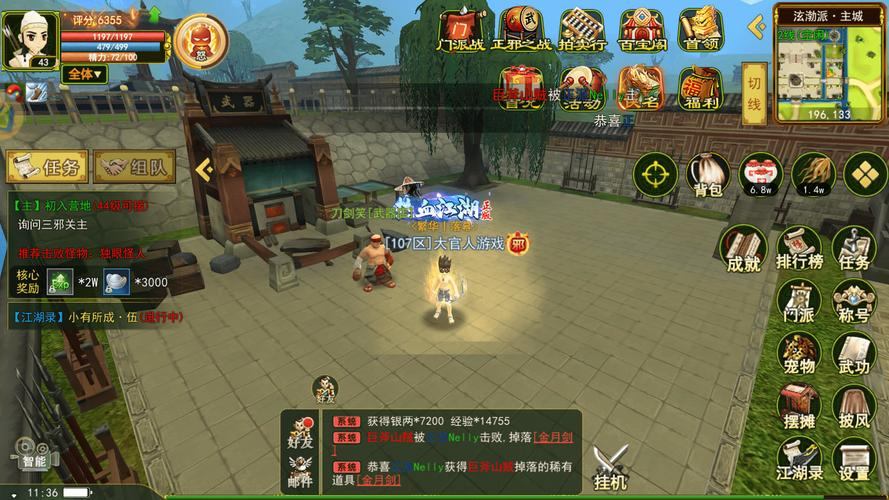View the 成就 achievements book

point(743,248)
